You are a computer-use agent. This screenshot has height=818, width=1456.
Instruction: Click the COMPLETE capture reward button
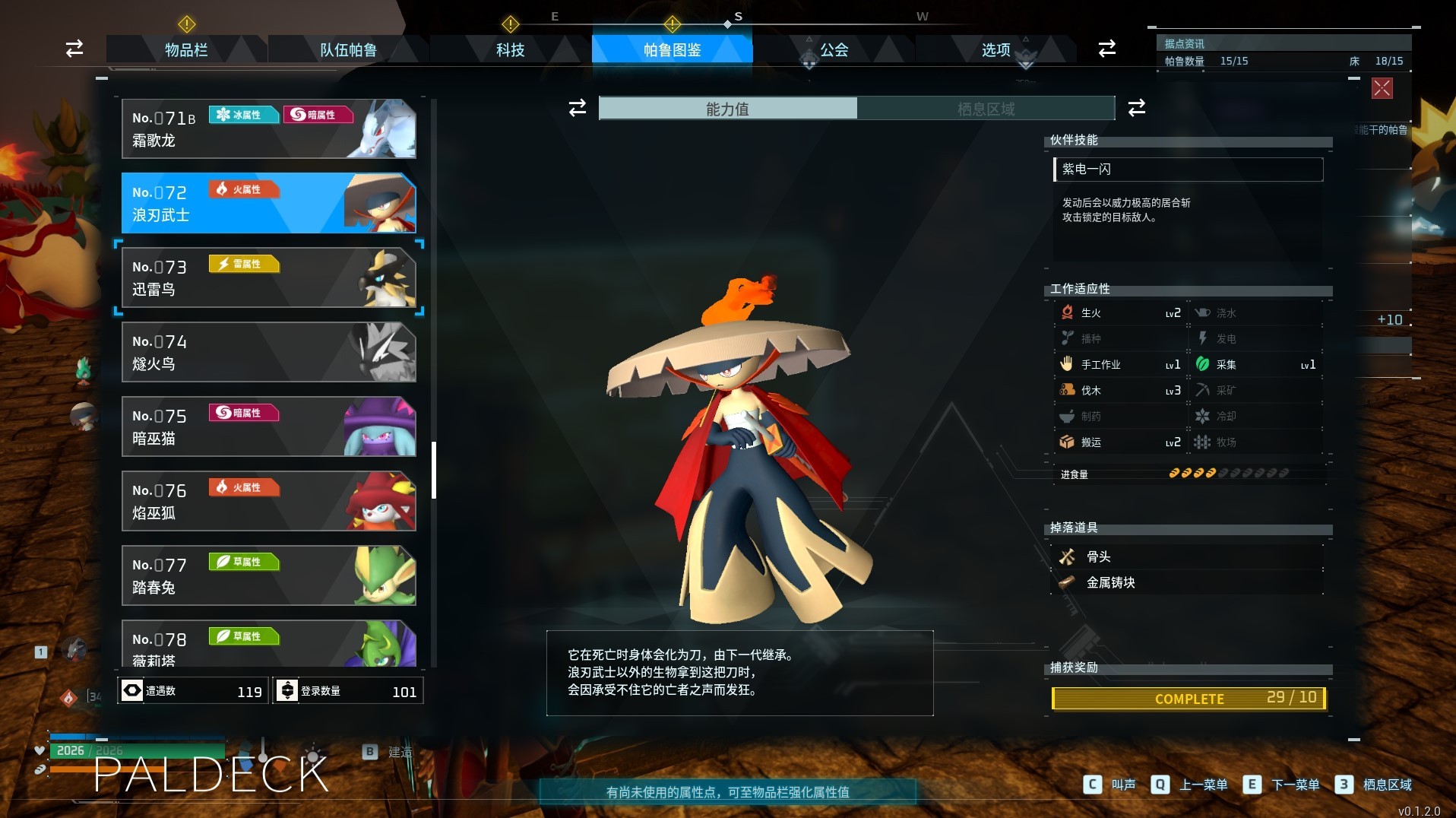pos(1189,699)
